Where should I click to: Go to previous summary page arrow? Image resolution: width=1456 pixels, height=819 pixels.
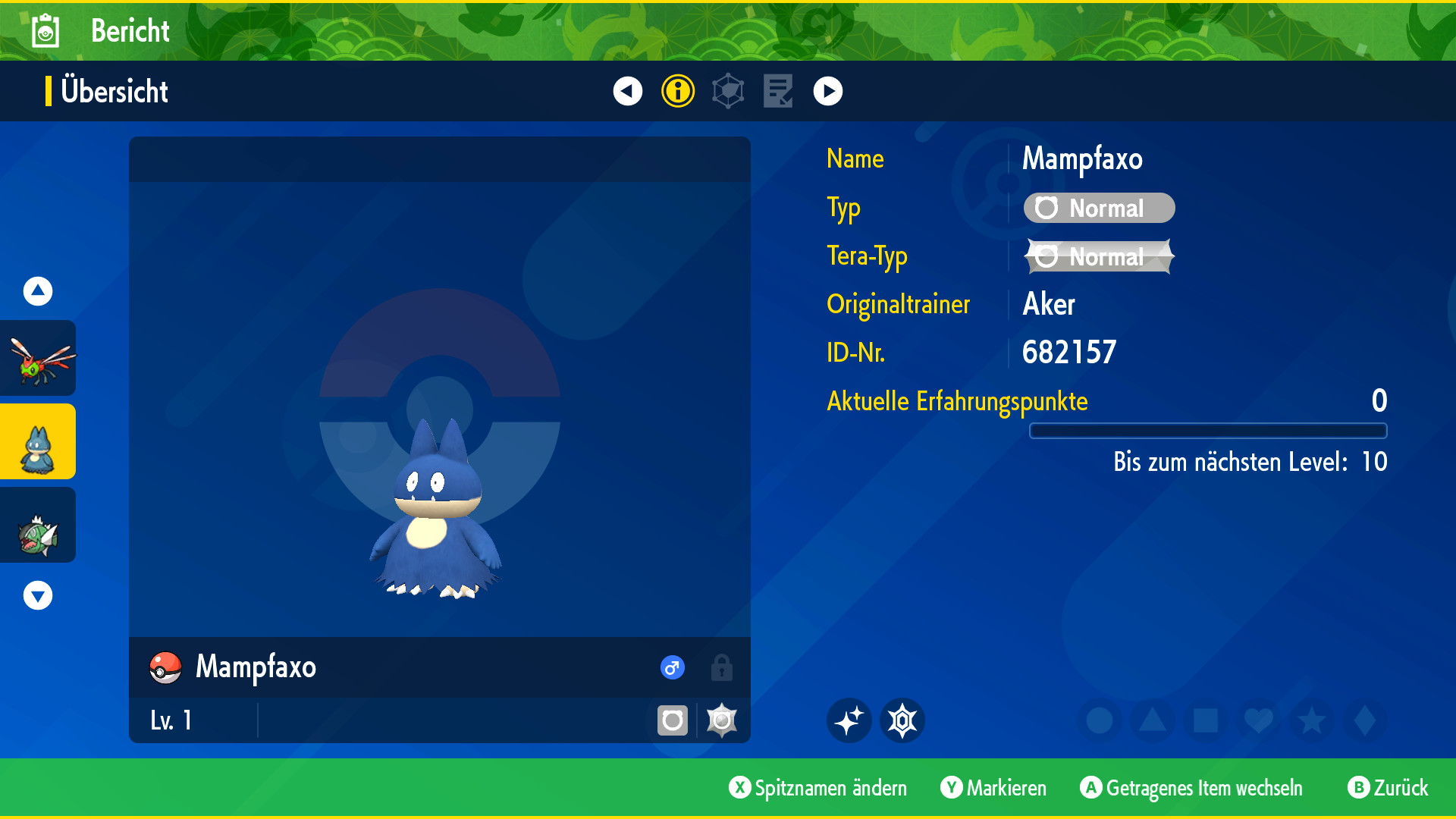(x=627, y=91)
